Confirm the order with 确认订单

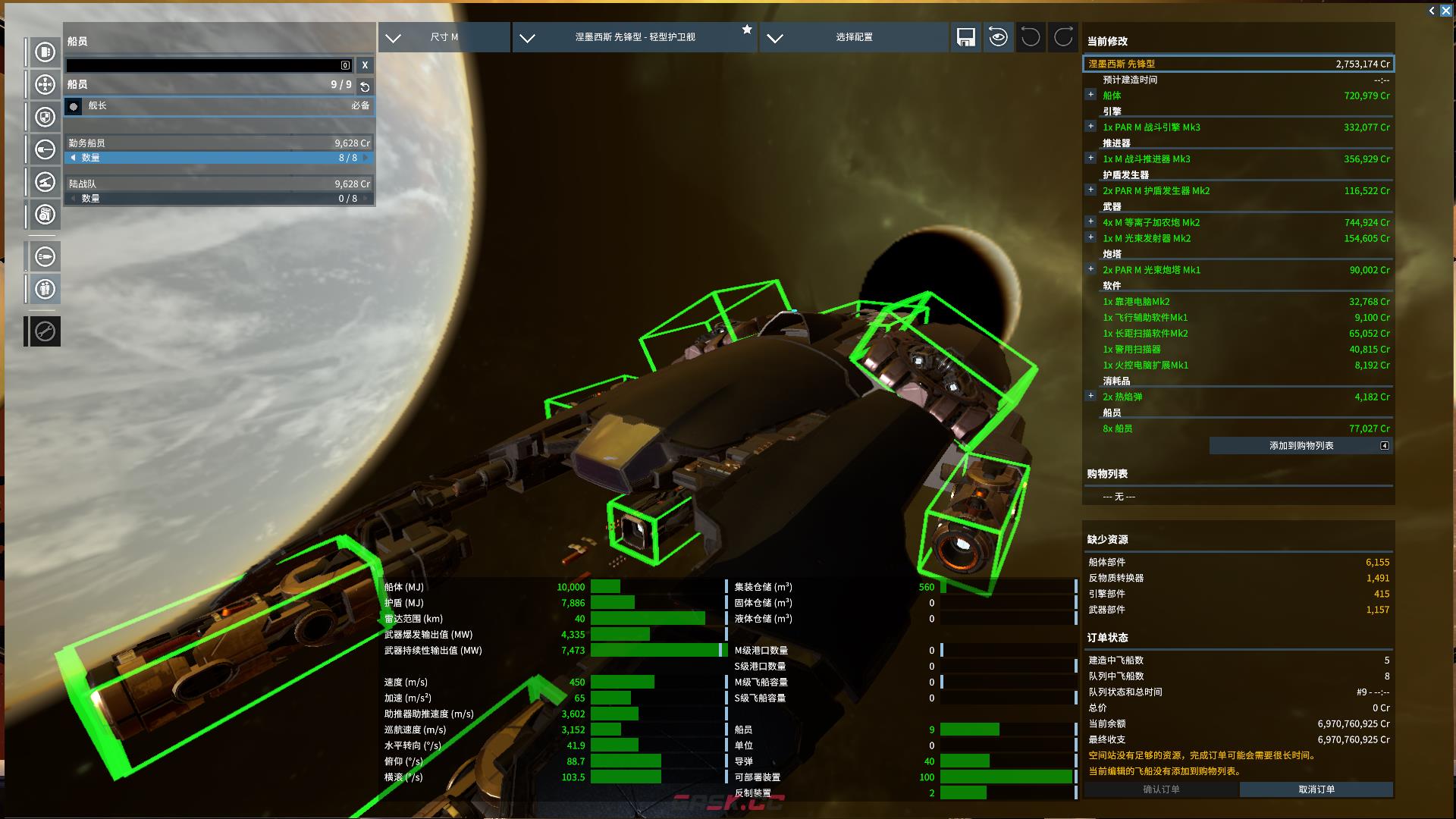tap(1161, 789)
